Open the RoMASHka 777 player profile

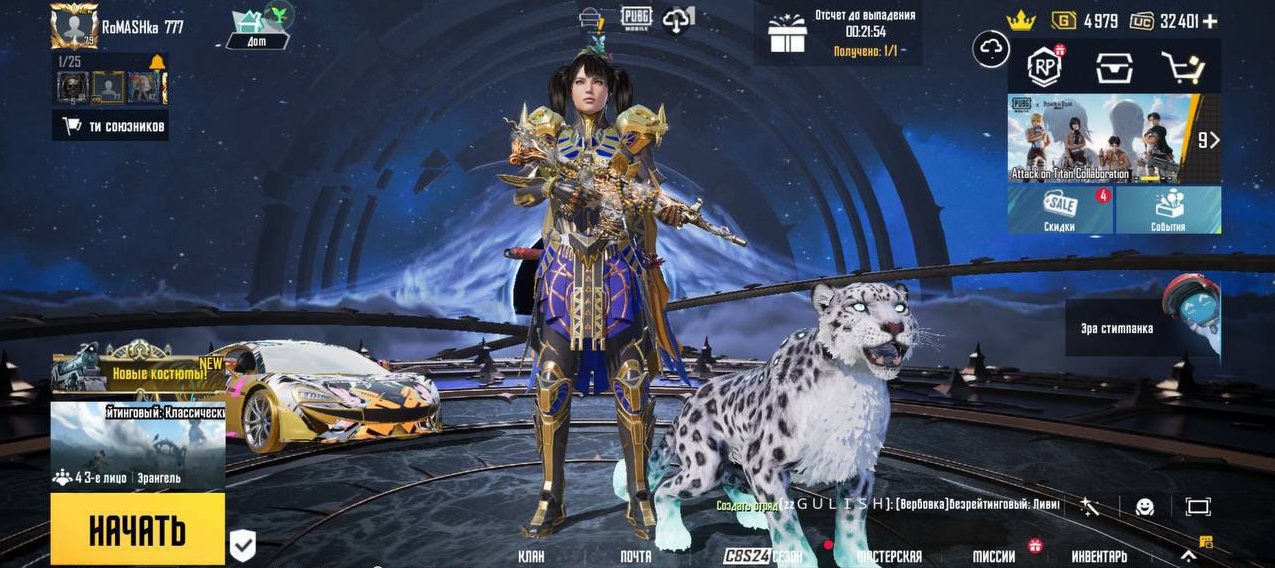(75, 26)
